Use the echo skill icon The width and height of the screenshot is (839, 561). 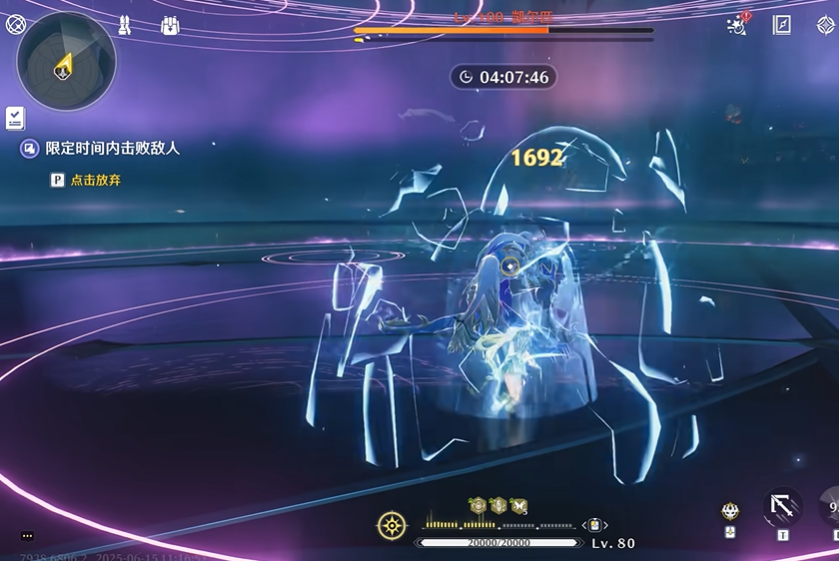[730, 511]
